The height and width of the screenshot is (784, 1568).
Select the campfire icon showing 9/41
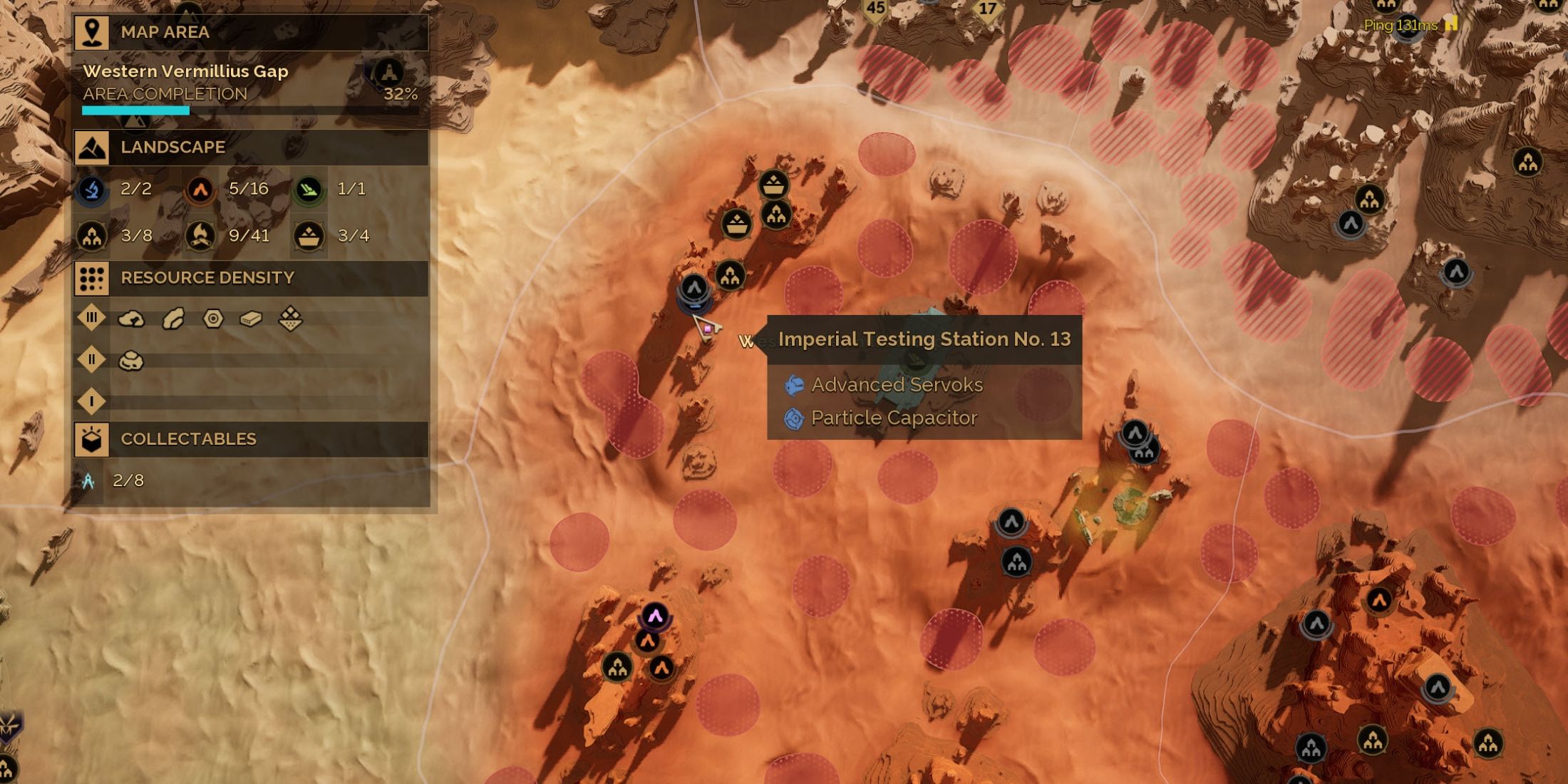click(200, 236)
